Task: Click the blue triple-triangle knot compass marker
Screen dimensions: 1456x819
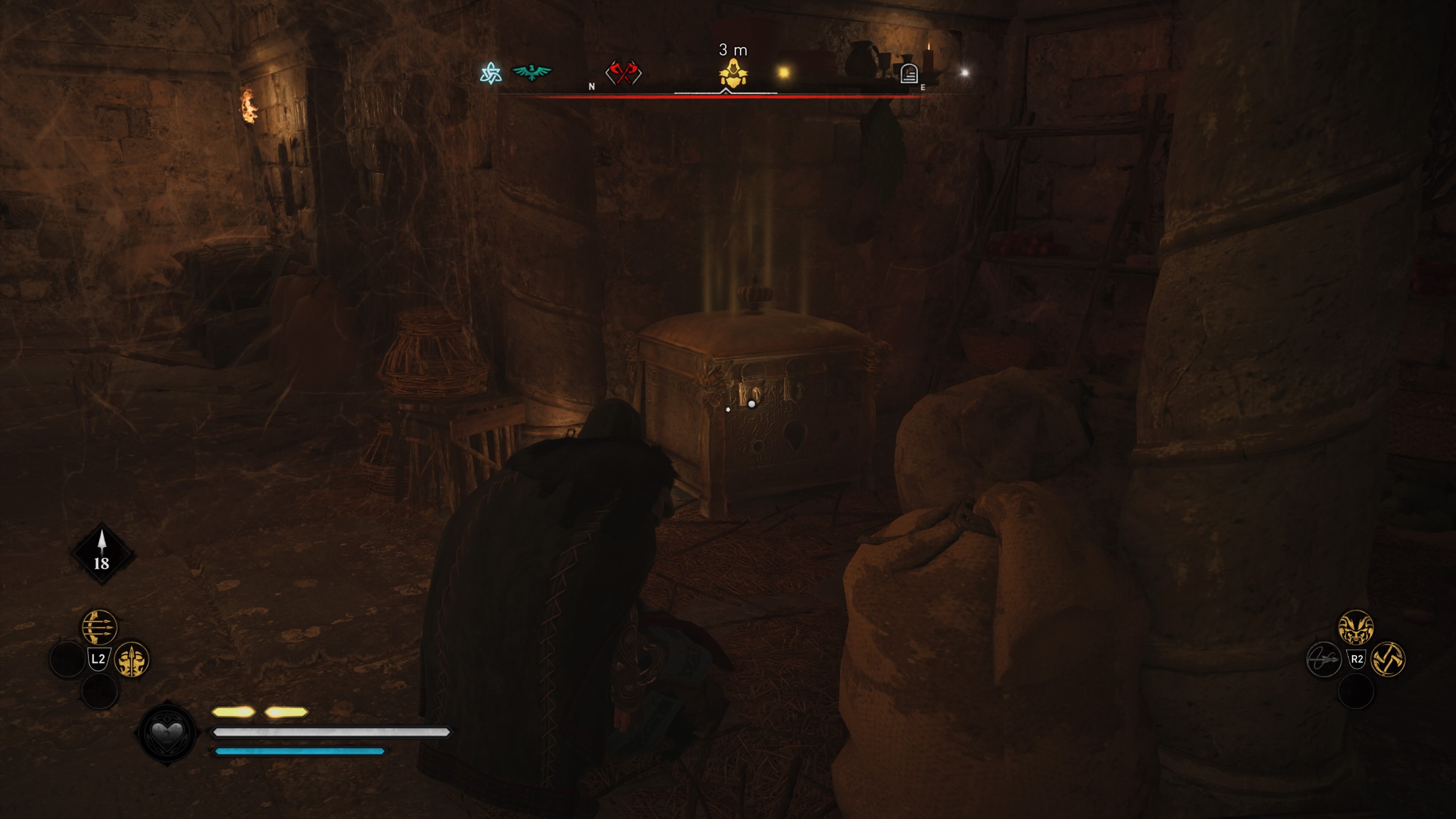Action: [491, 73]
